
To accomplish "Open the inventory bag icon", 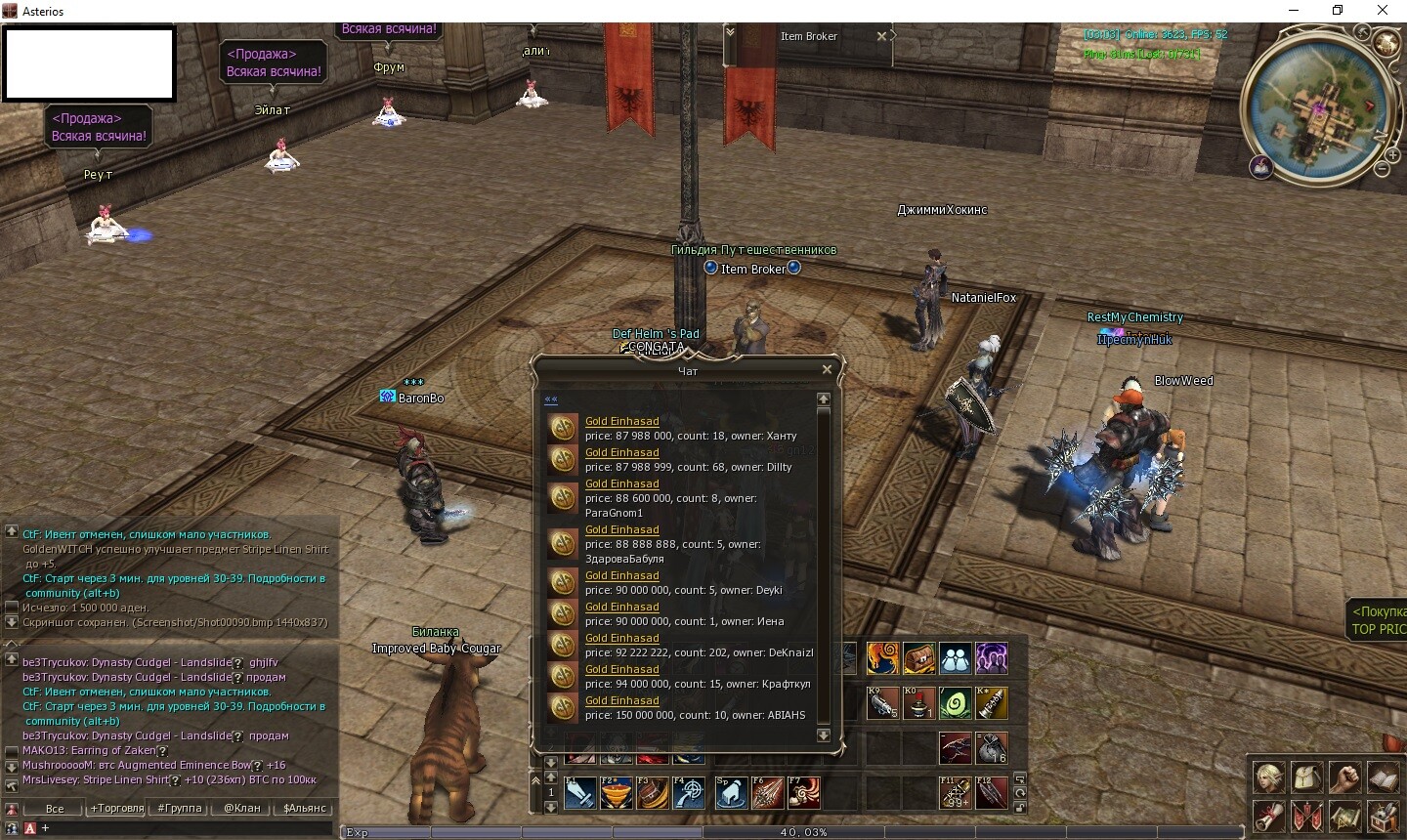I will (1307, 777).
